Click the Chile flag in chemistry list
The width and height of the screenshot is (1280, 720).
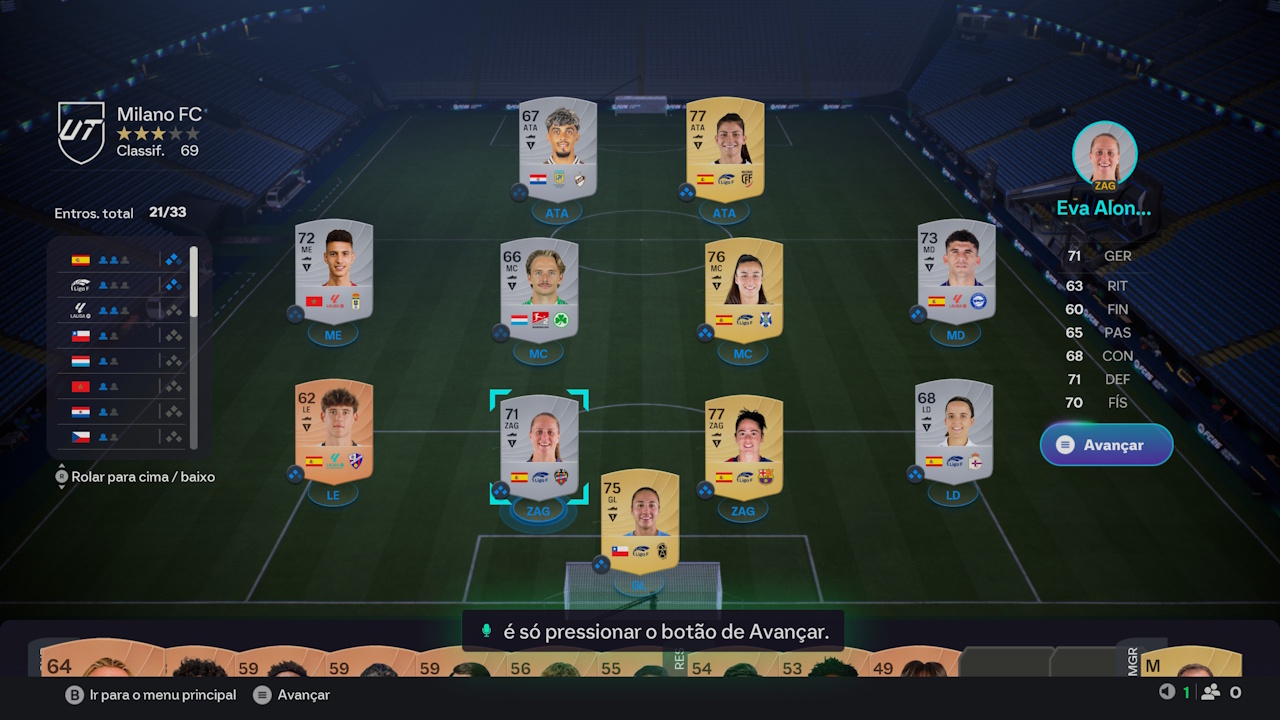pyautogui.click(x=80, y=335)
